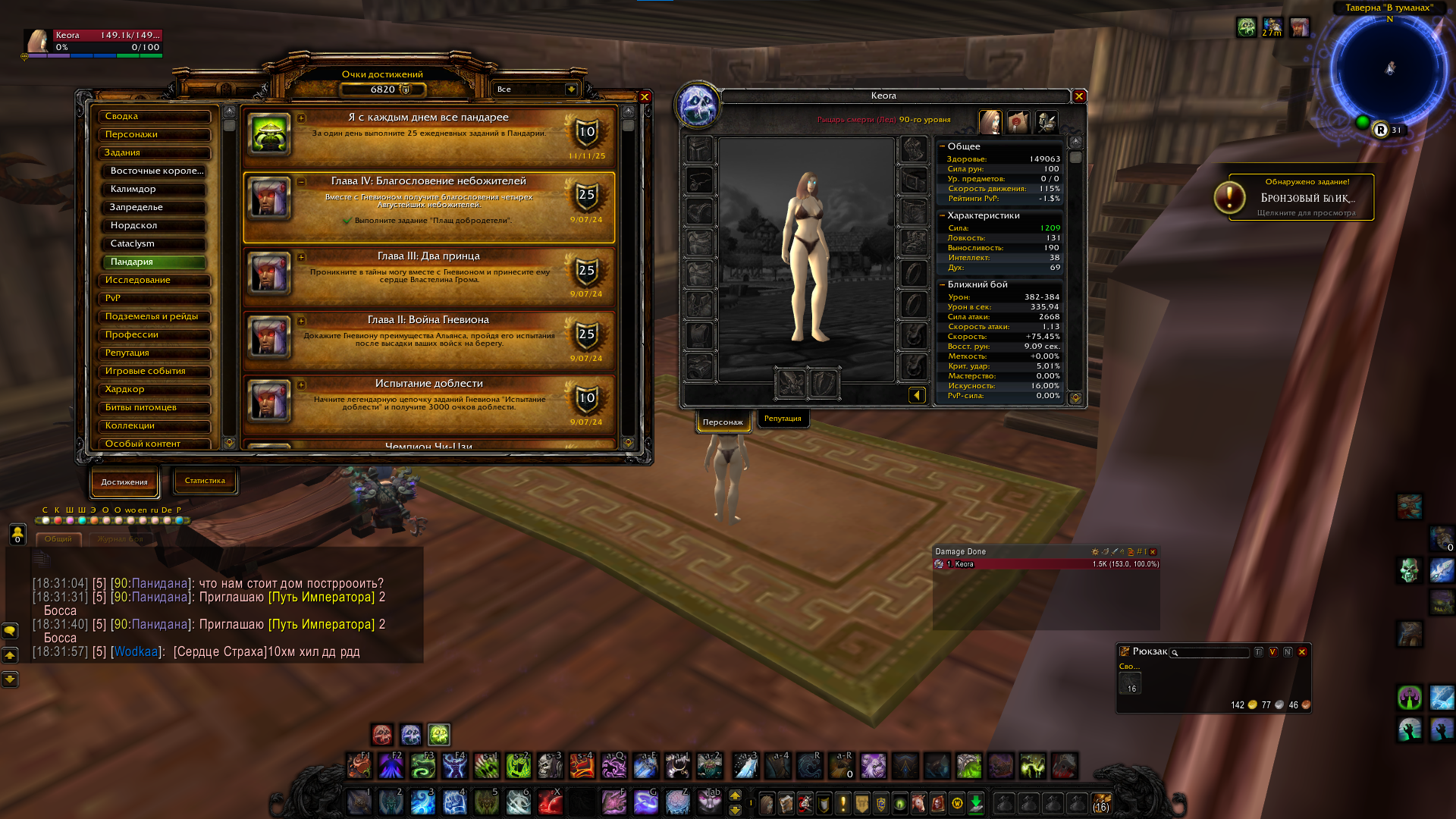Close the Рюкзак bag window
The image size is (1456, 819).
1302,652
